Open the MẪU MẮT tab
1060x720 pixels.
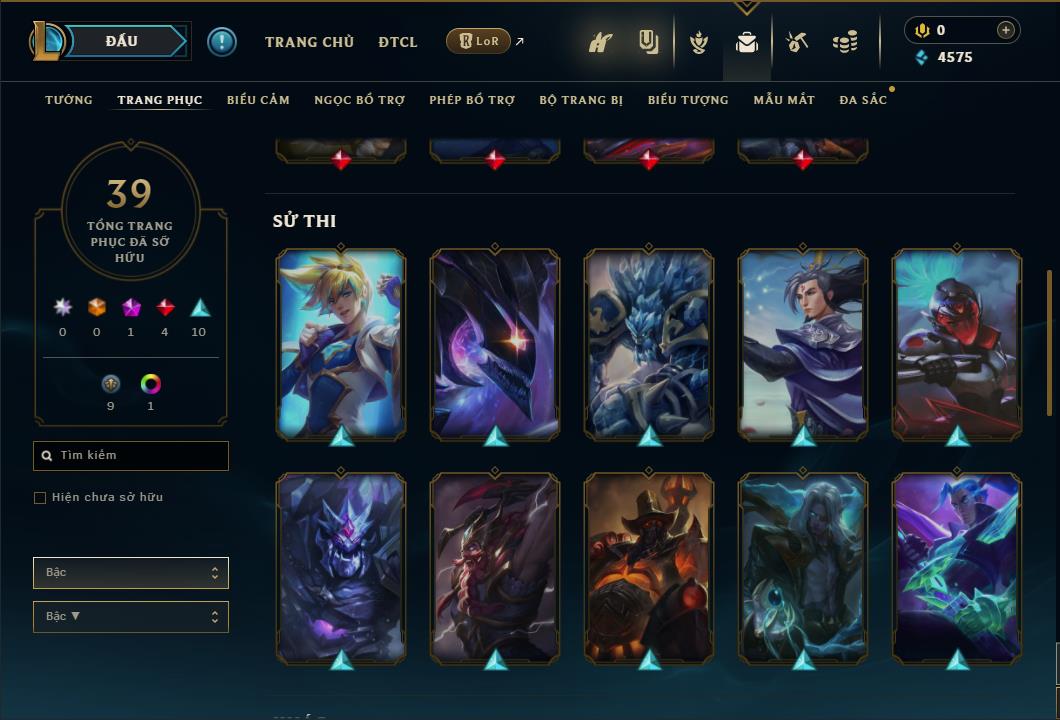point(784,100)
